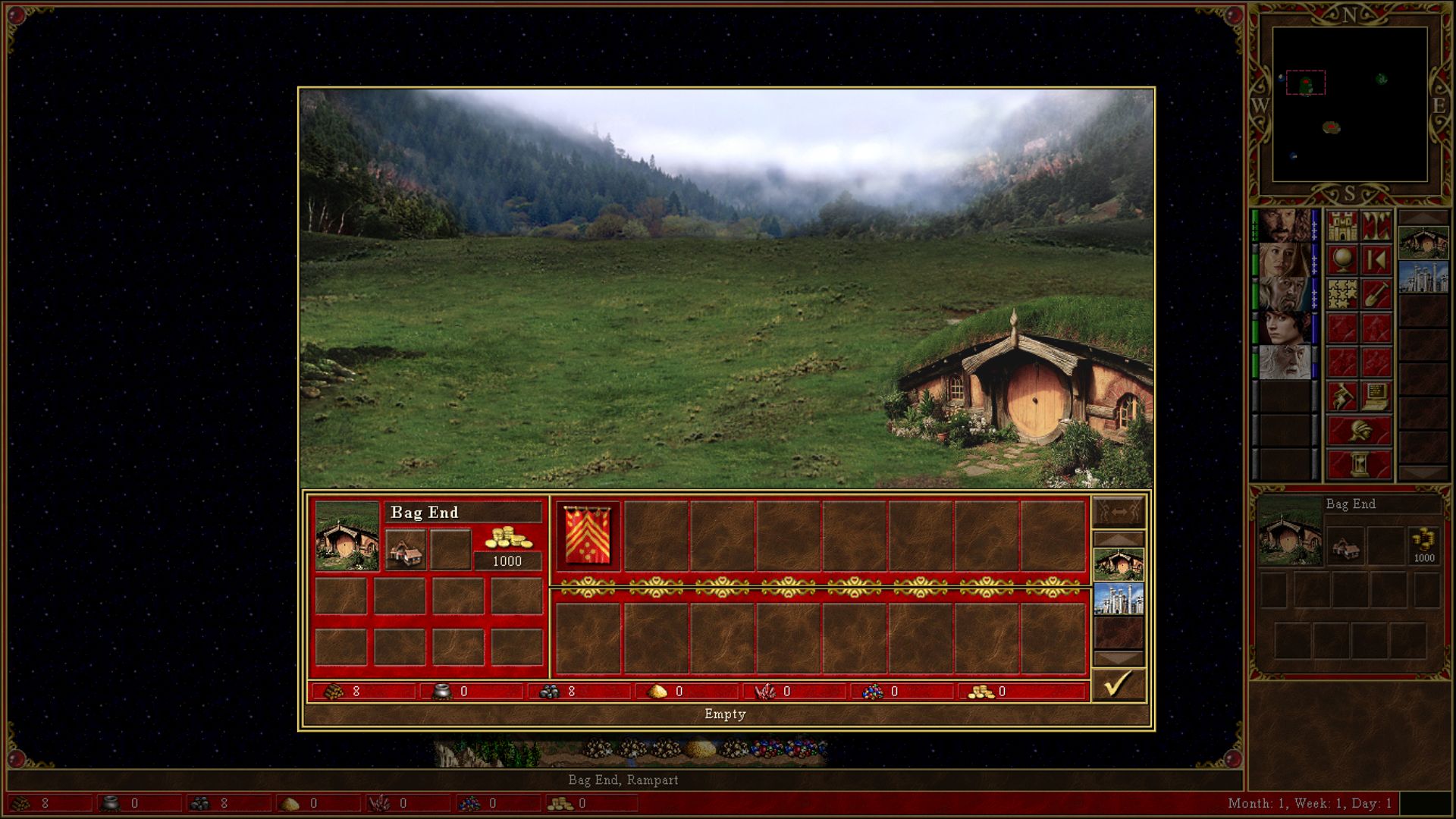End the turn with the hourglass button
1456x819 pixels.
(1359, 464)
